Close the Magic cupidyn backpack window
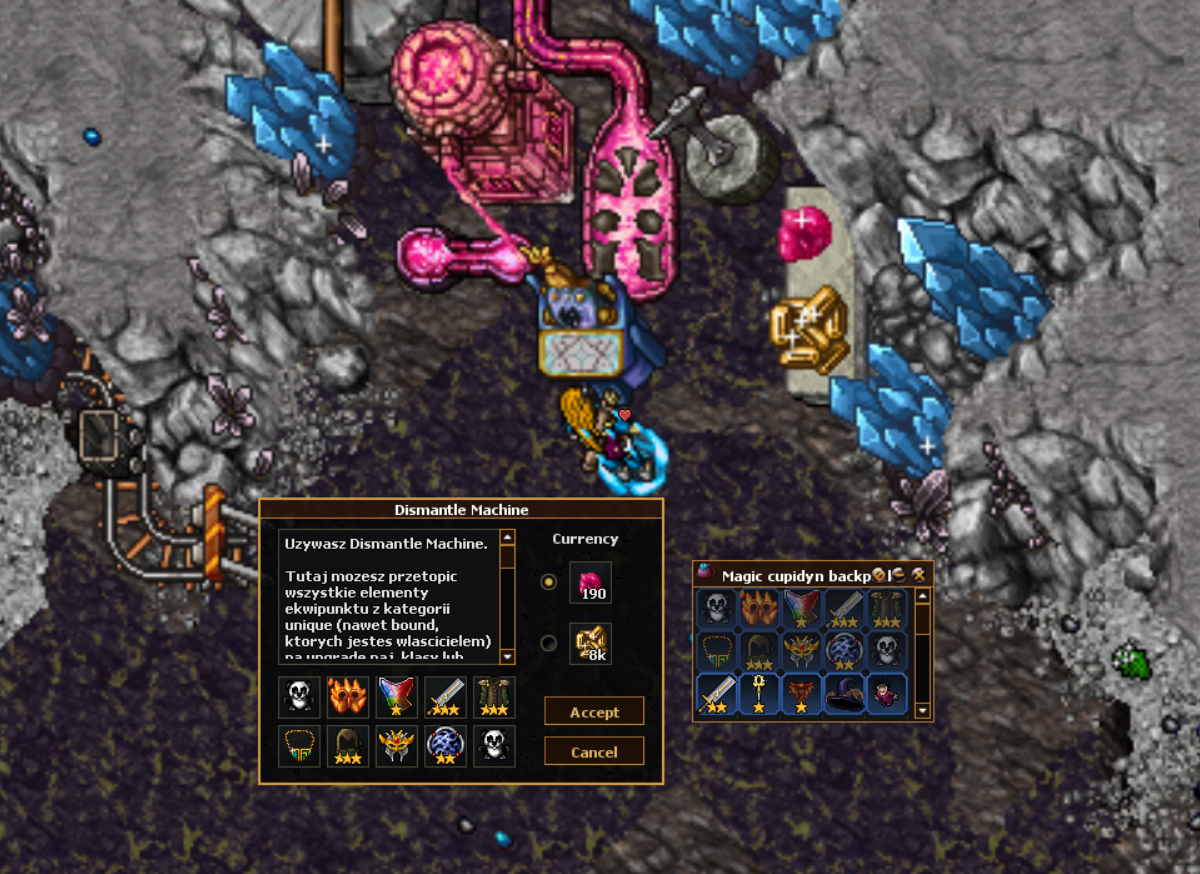This screenshot has height=874, width=1200. [x=918, y=574]
